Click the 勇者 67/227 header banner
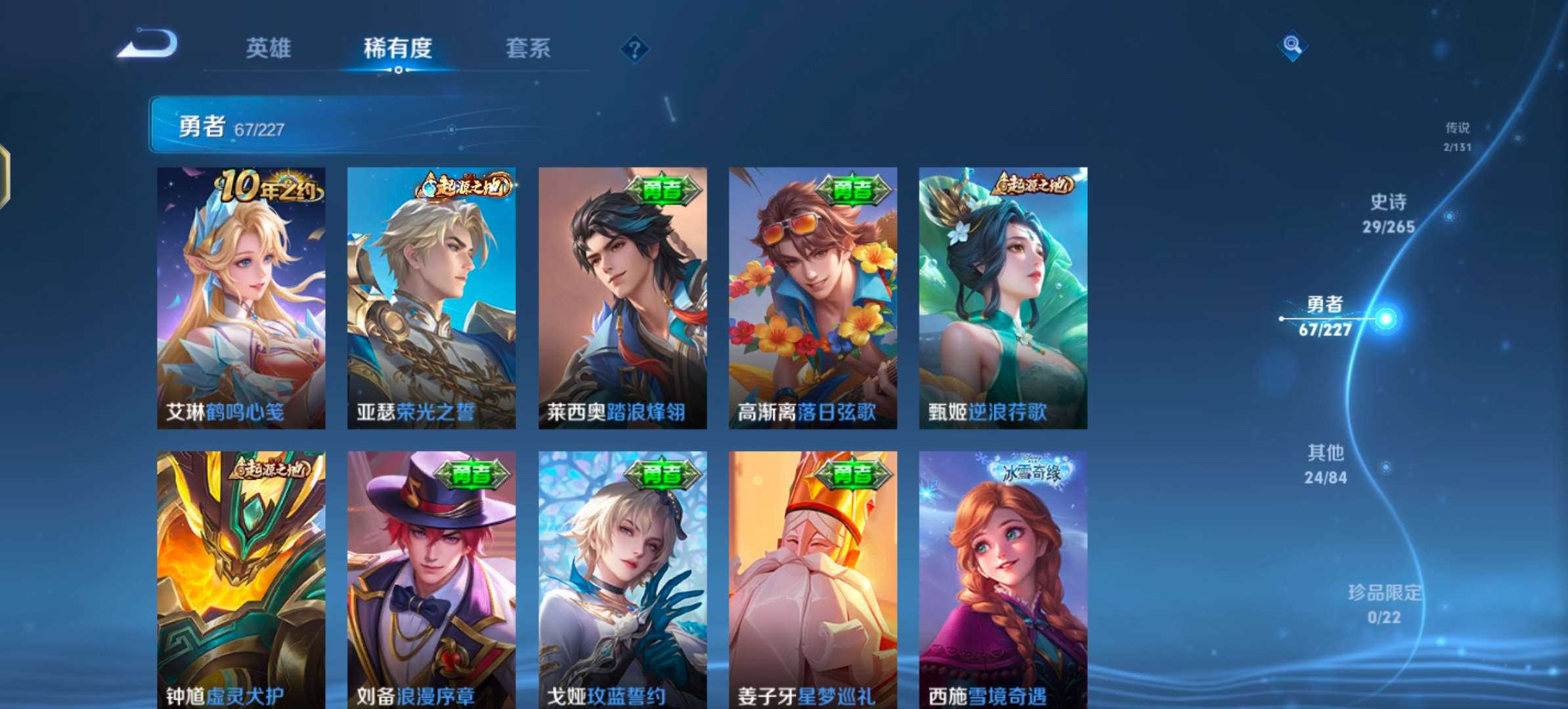This screenshot has height=709, width=1568. [x=328, y=125]
